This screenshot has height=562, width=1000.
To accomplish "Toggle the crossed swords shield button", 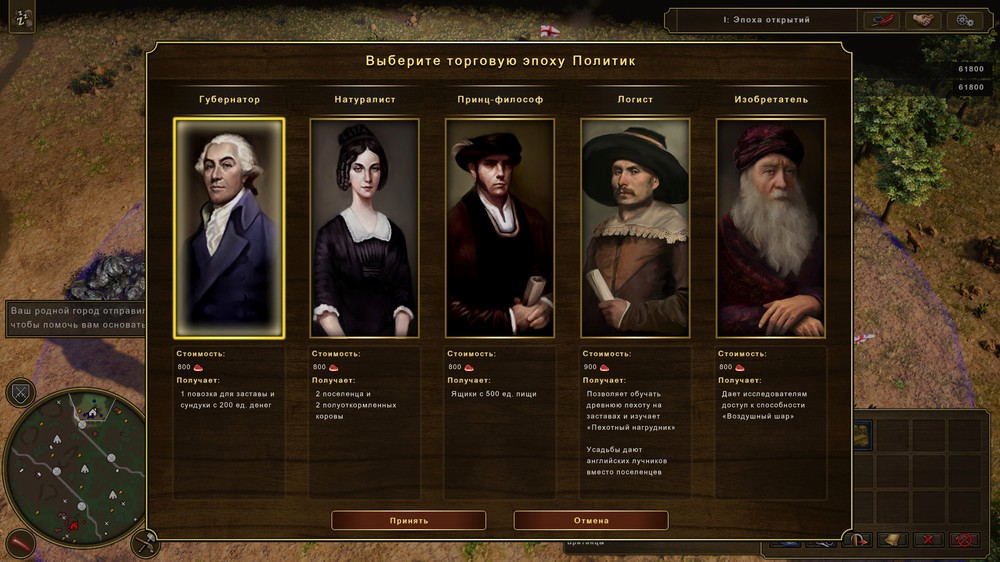I will pos(20,392).
